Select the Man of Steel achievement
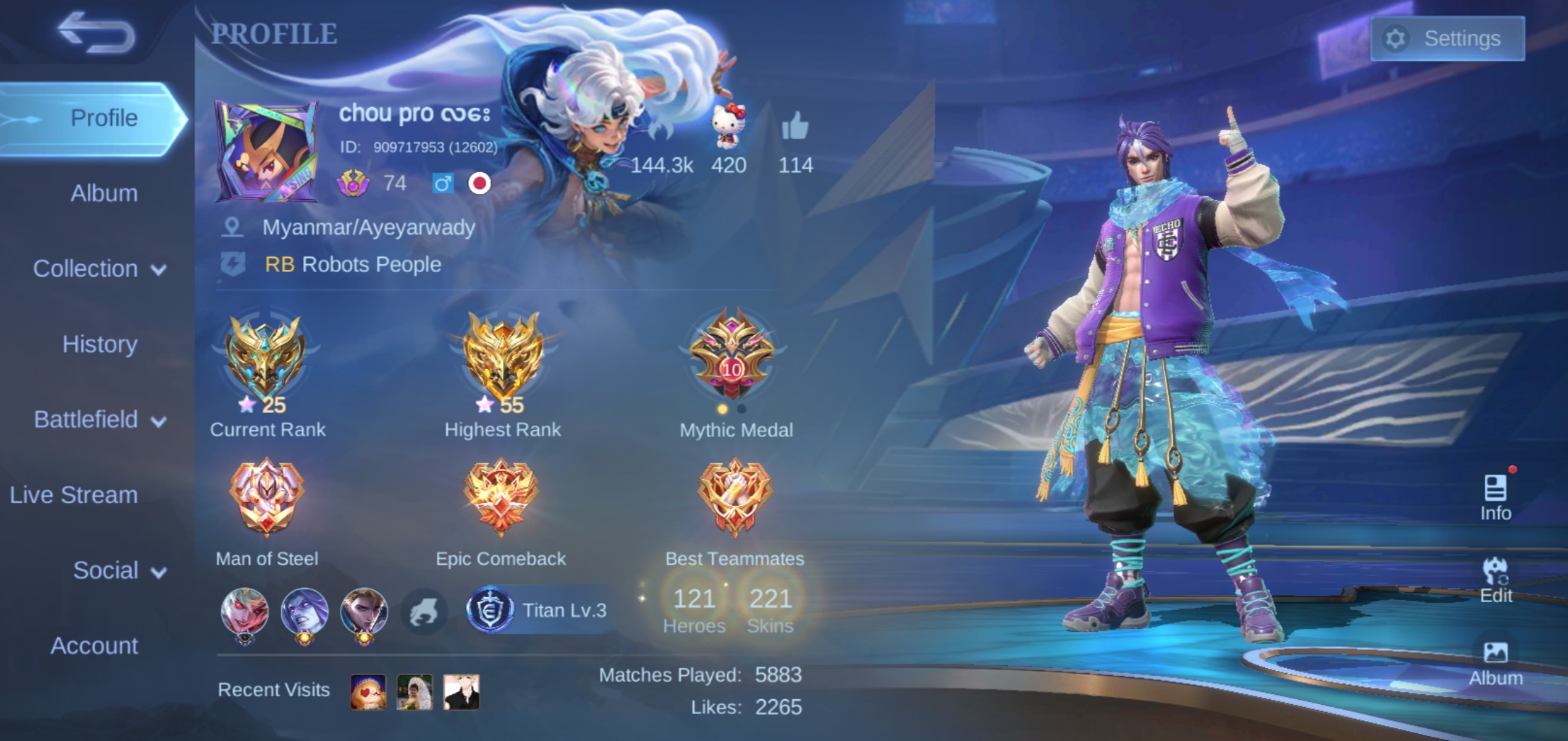Screen dimensions: 1568x741 (266, 497)
